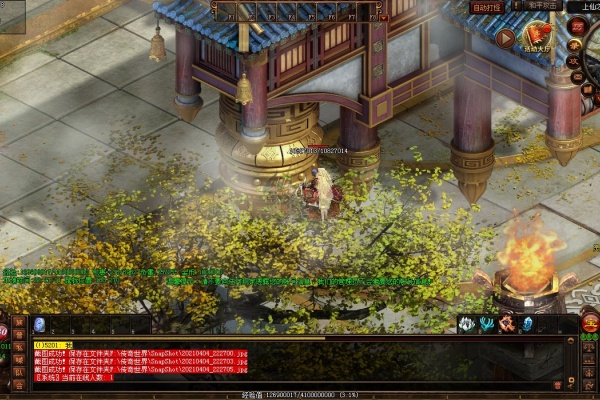Open the 活动大厅 event hall
Image resolution: width=600 pixels, height=400 pixels.
(537, 39)
